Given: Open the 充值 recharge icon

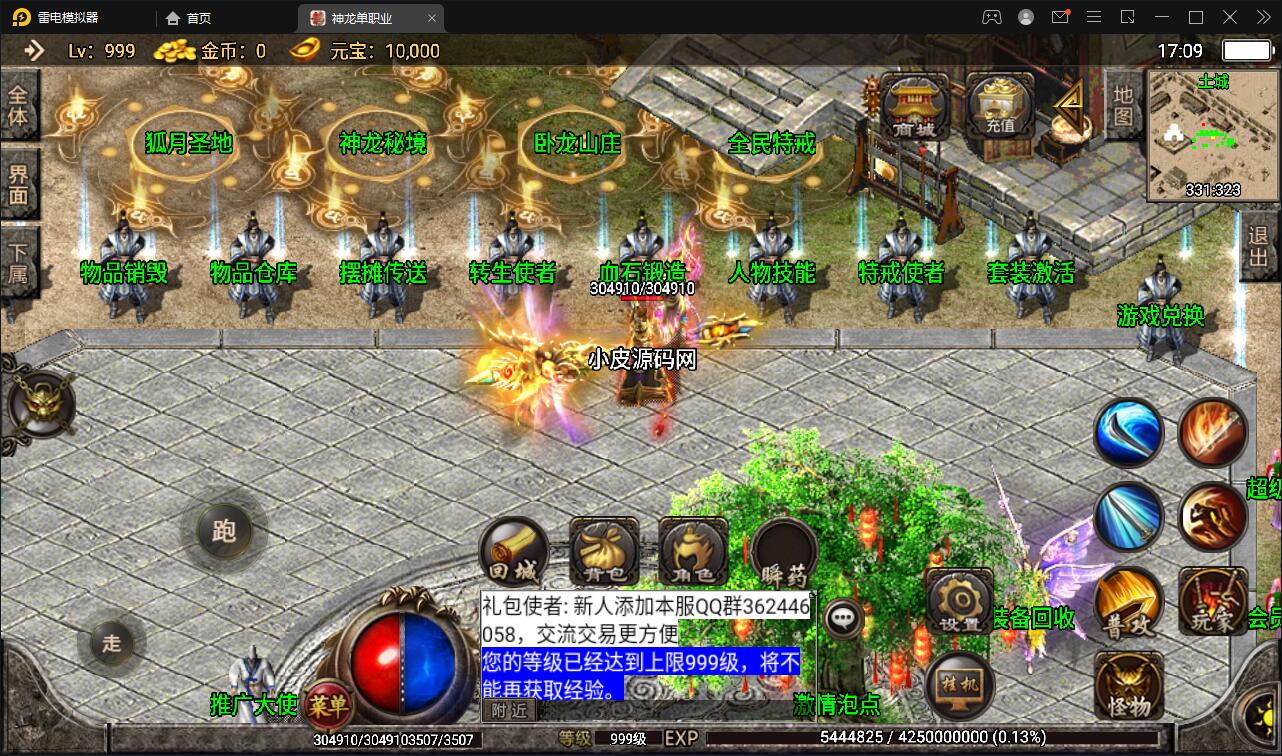Looking at the screenshot, I should (x=997, y=105).
